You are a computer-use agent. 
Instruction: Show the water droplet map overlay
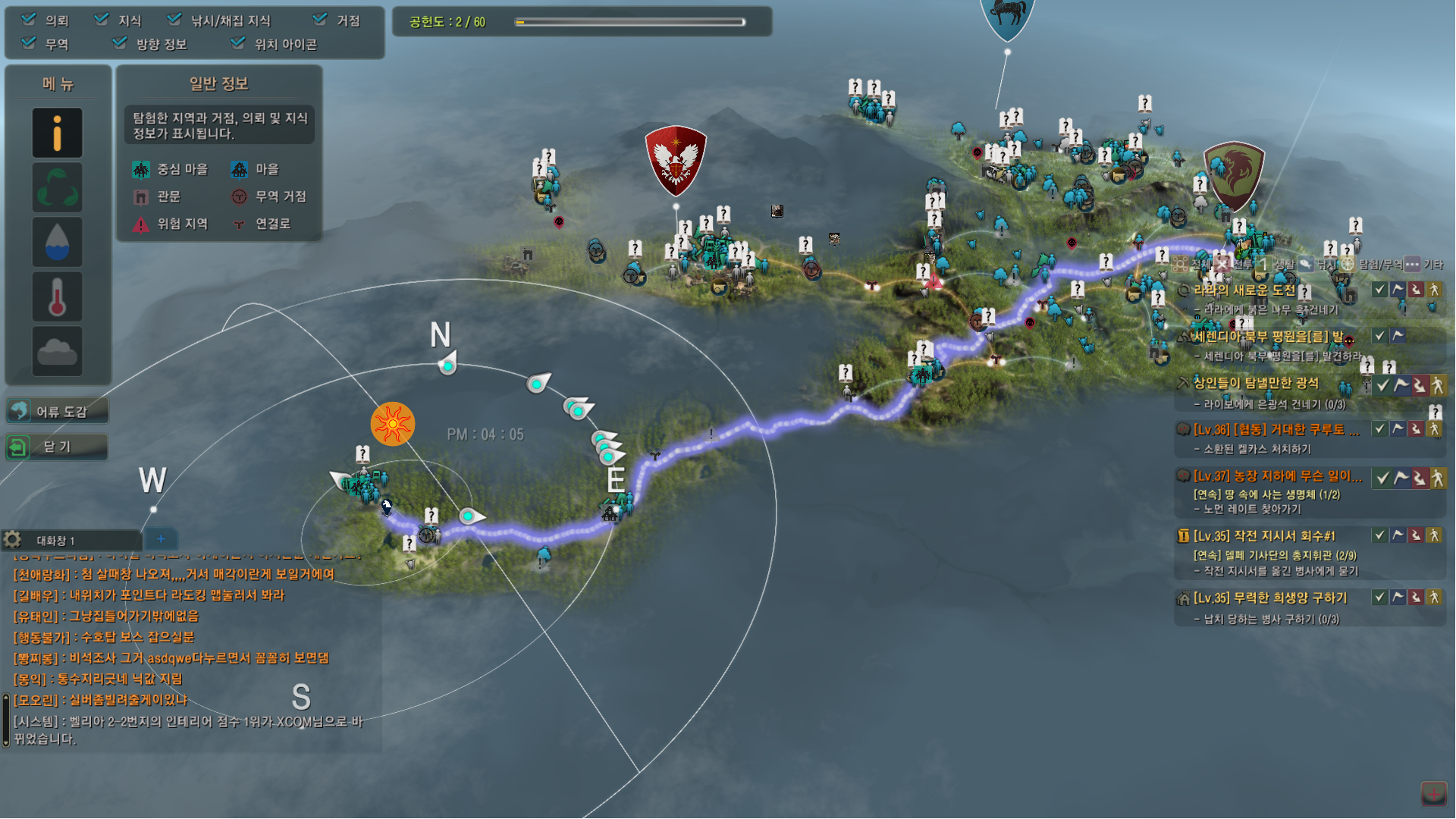coord(58,242)
